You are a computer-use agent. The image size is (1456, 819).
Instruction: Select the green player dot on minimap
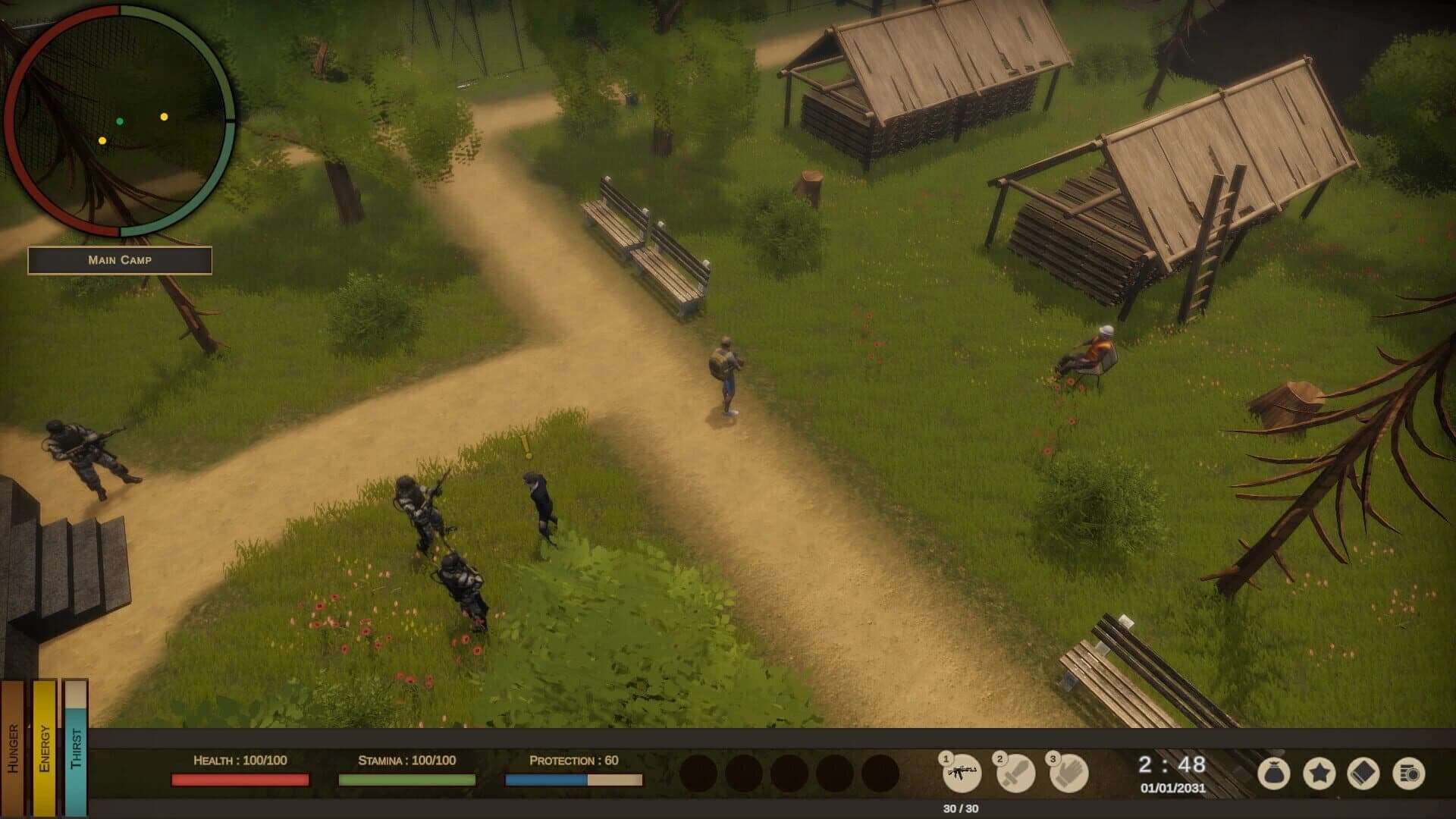click(120, 120)
